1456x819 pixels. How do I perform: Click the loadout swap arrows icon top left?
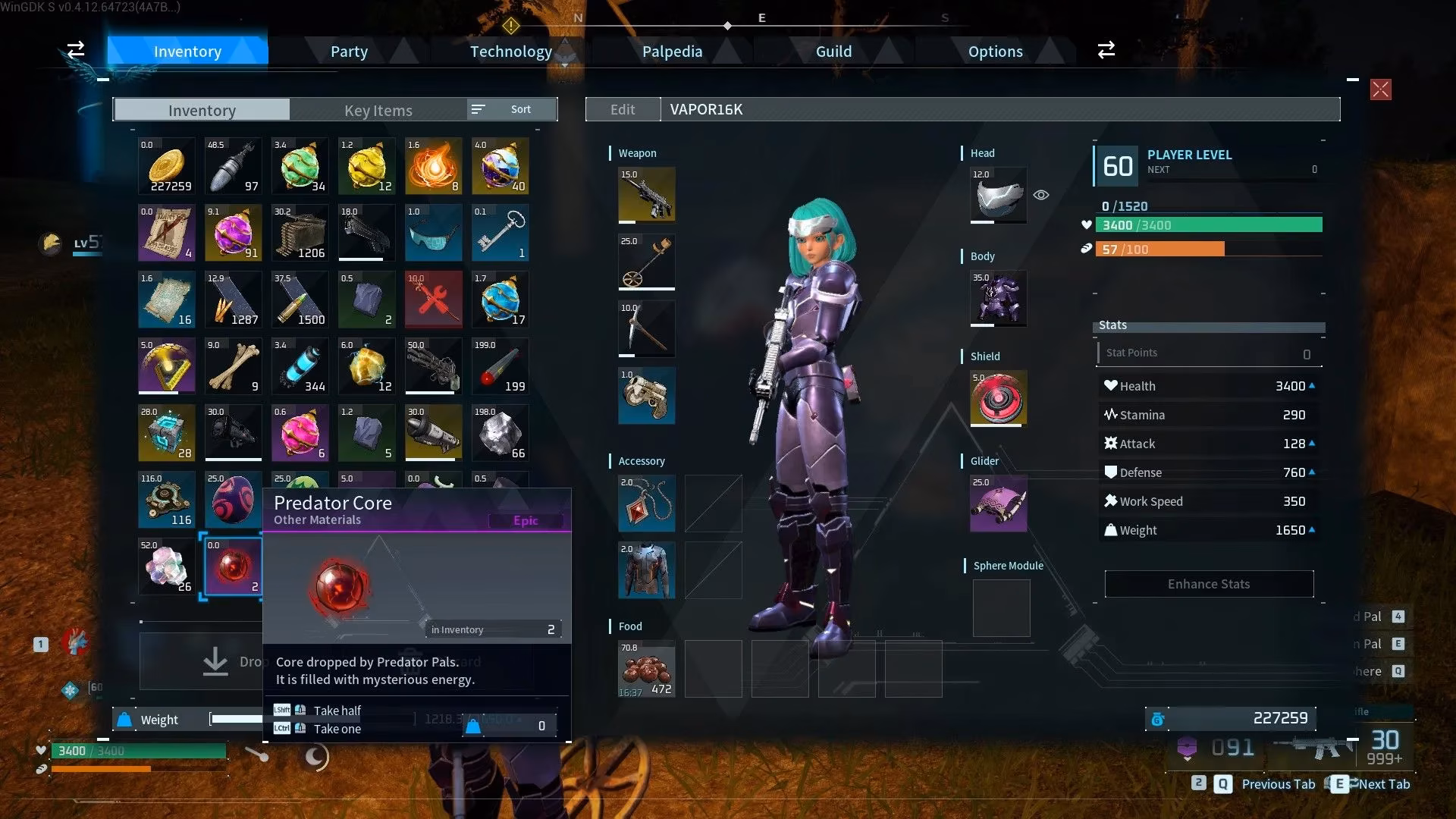coord(75,50)
